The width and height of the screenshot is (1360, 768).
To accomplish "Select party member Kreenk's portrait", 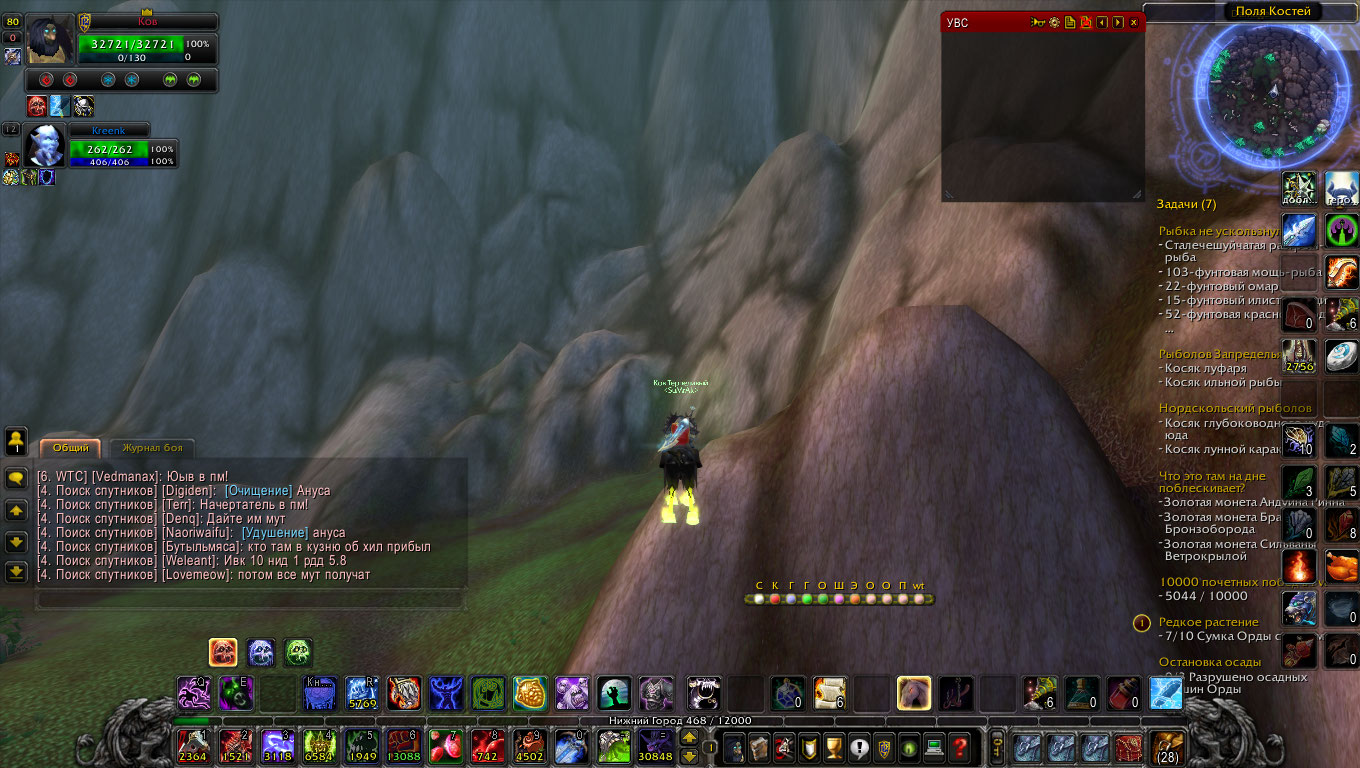I will [x=45, y=146].
